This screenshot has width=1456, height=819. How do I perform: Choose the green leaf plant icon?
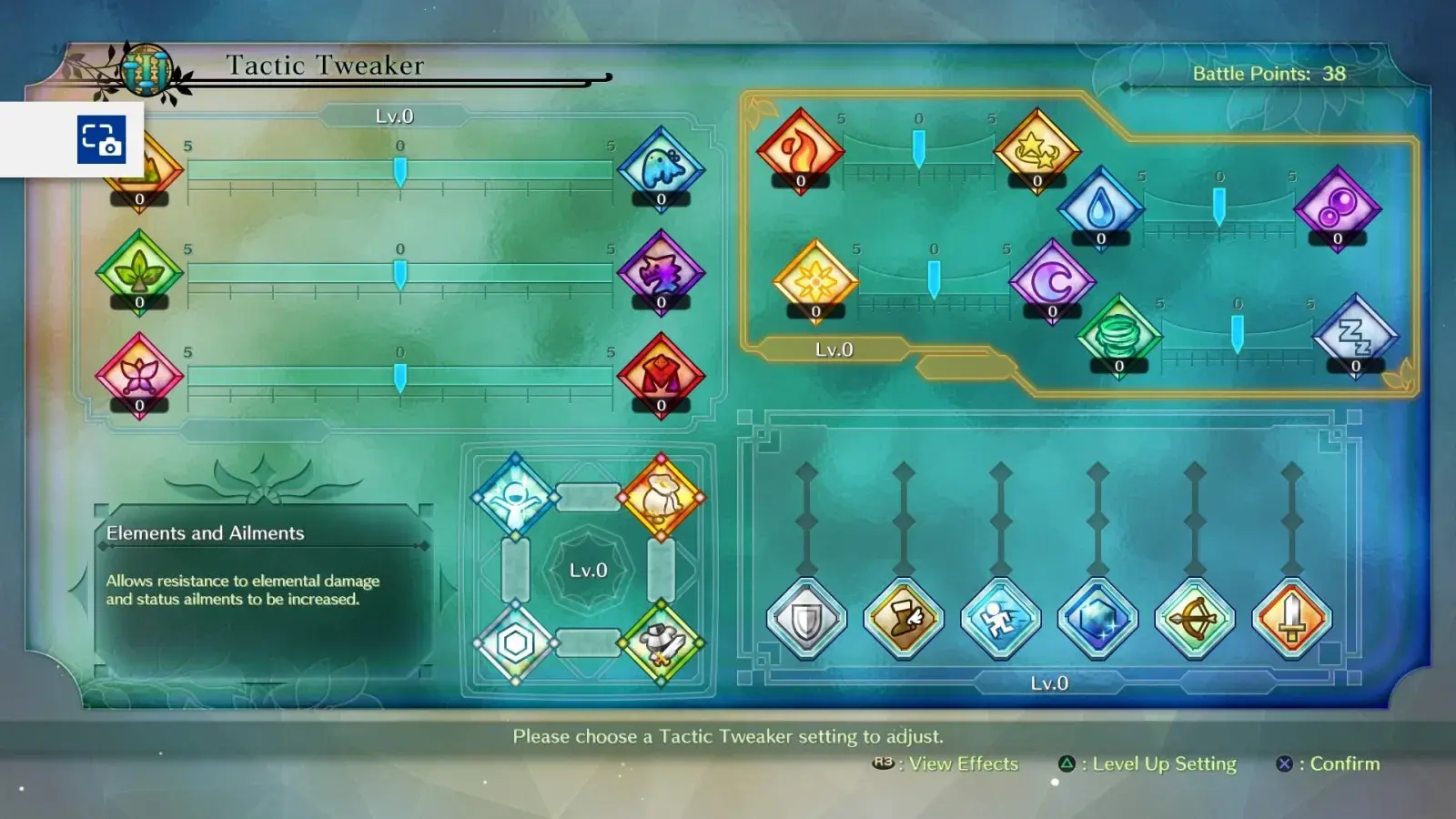click(139, 271)
